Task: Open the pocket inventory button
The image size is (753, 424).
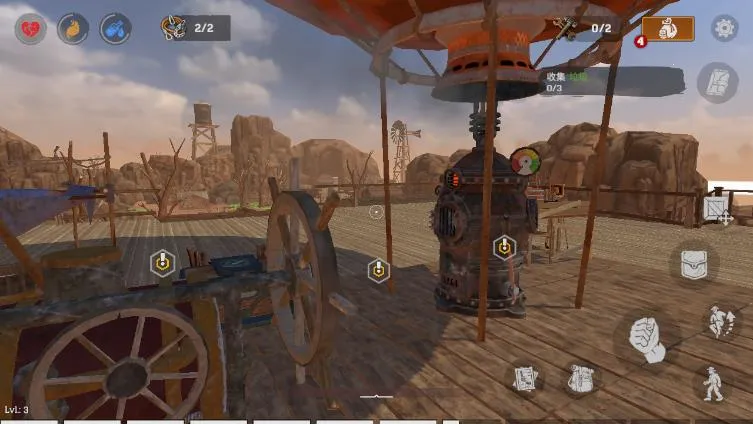Action: click(693, 264)
